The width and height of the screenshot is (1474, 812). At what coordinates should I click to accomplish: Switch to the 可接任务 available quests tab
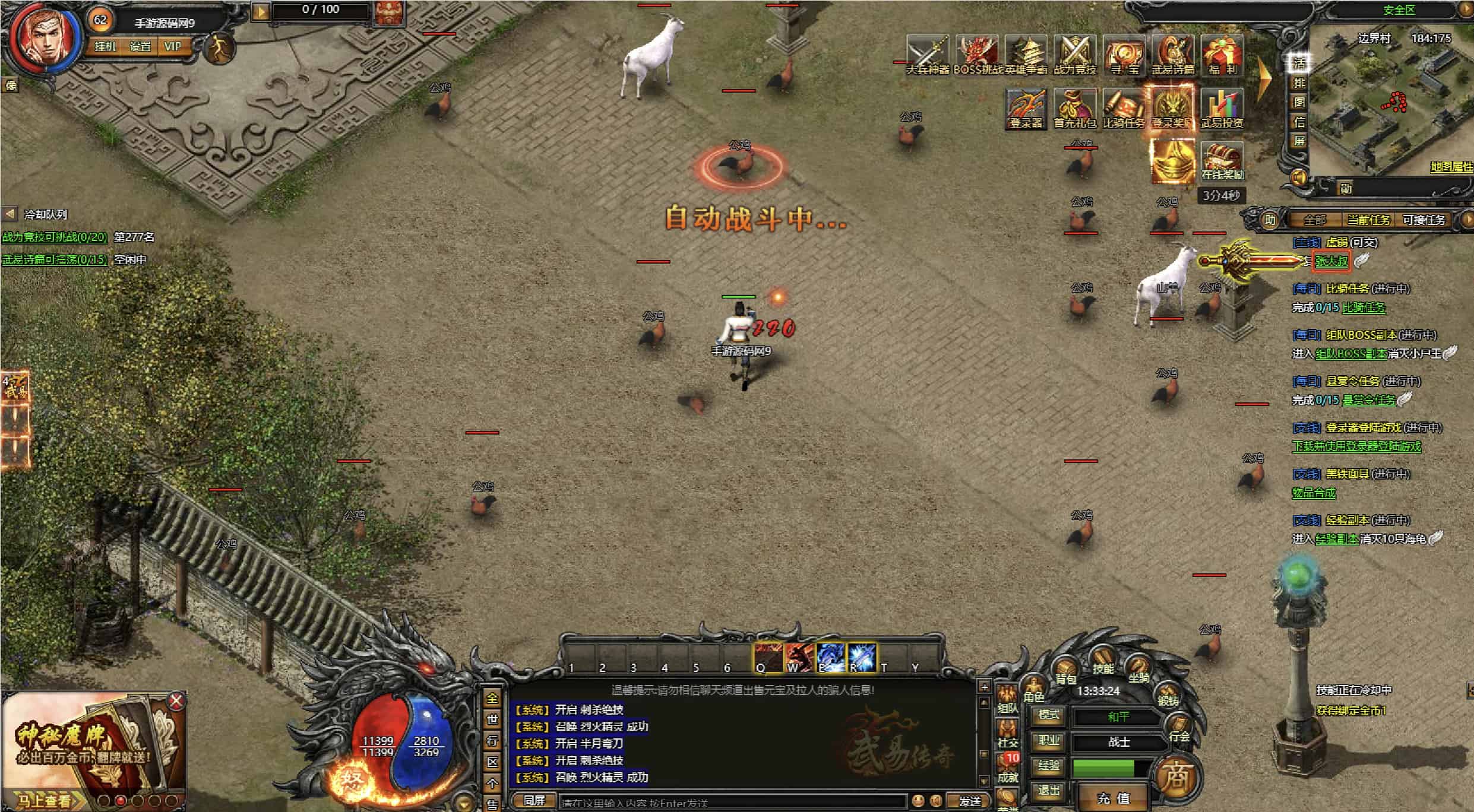1424,220
